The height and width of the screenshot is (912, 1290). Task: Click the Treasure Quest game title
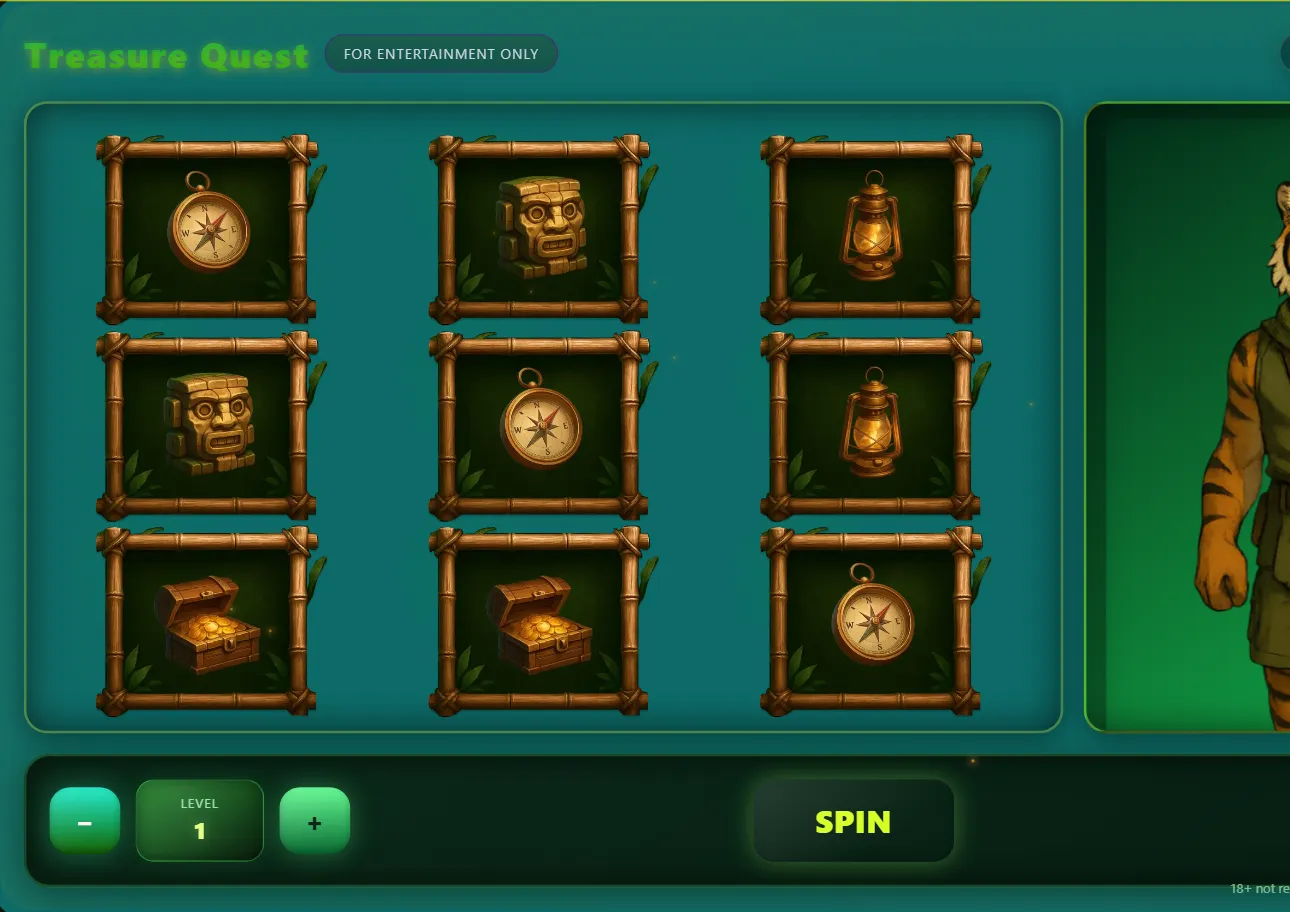pyautogui.click(x=167, y=56)
